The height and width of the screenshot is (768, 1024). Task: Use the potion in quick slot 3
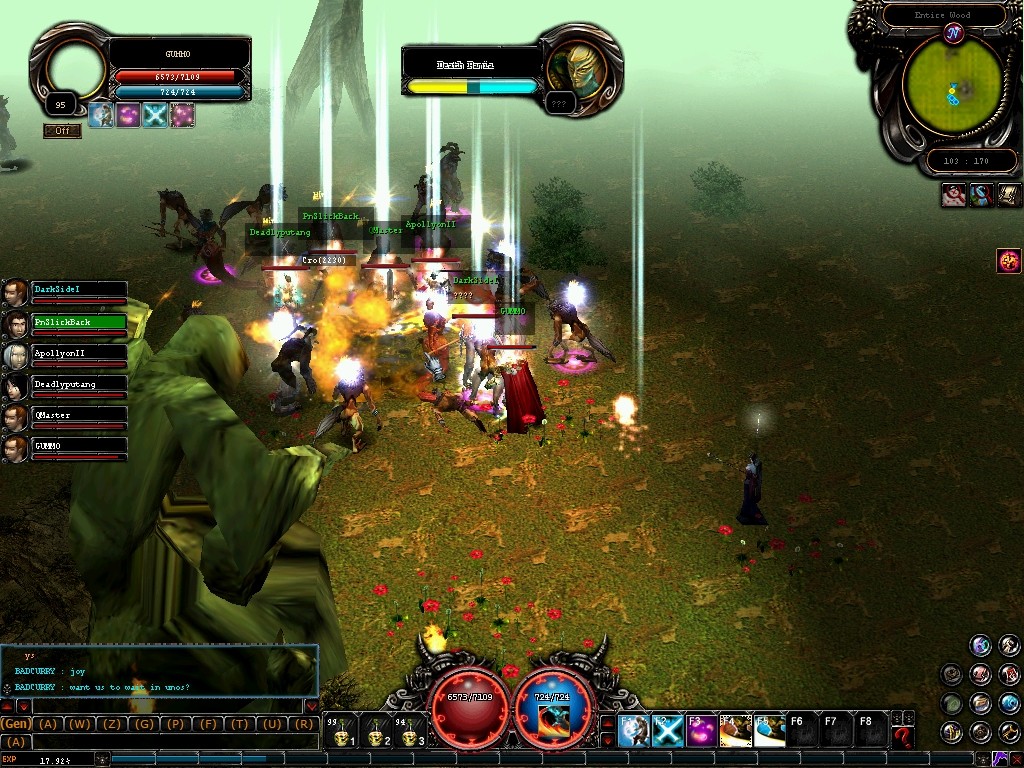tap(409, 732)
